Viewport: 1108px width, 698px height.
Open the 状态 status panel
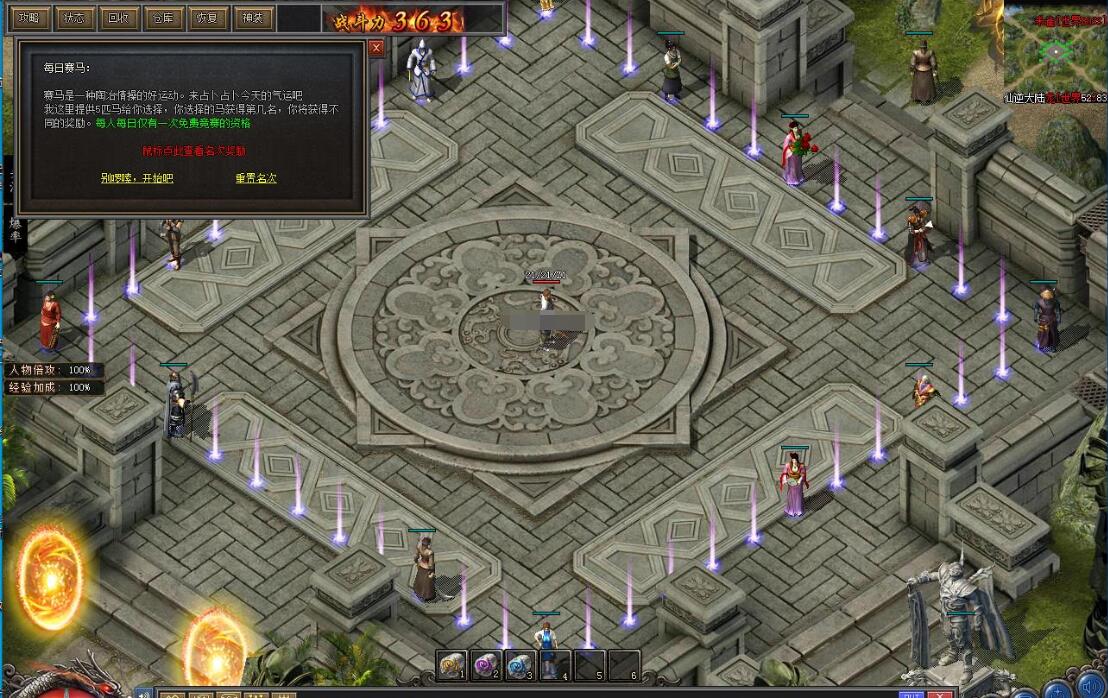tap(73, 18)
